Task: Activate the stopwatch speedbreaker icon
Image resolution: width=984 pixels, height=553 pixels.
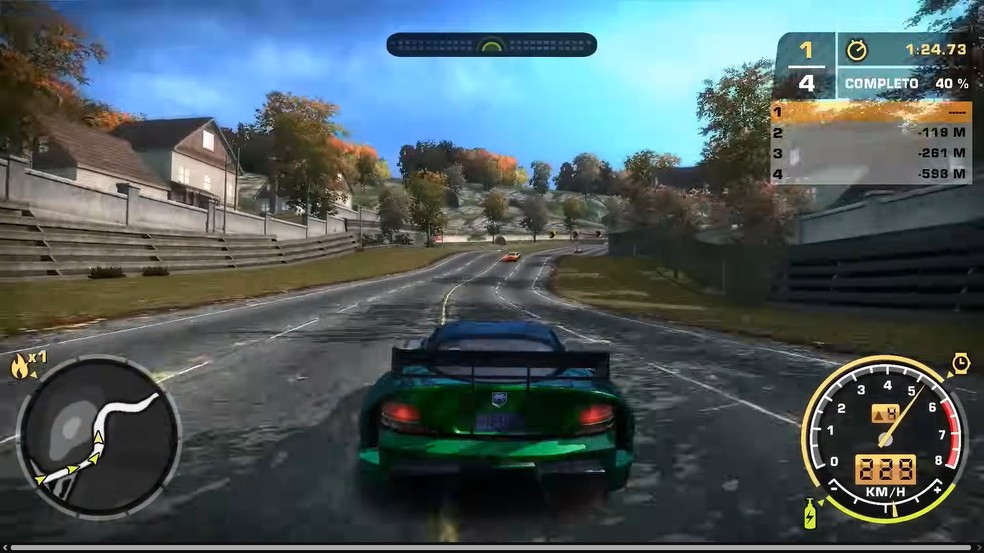Action: (961, 361)
